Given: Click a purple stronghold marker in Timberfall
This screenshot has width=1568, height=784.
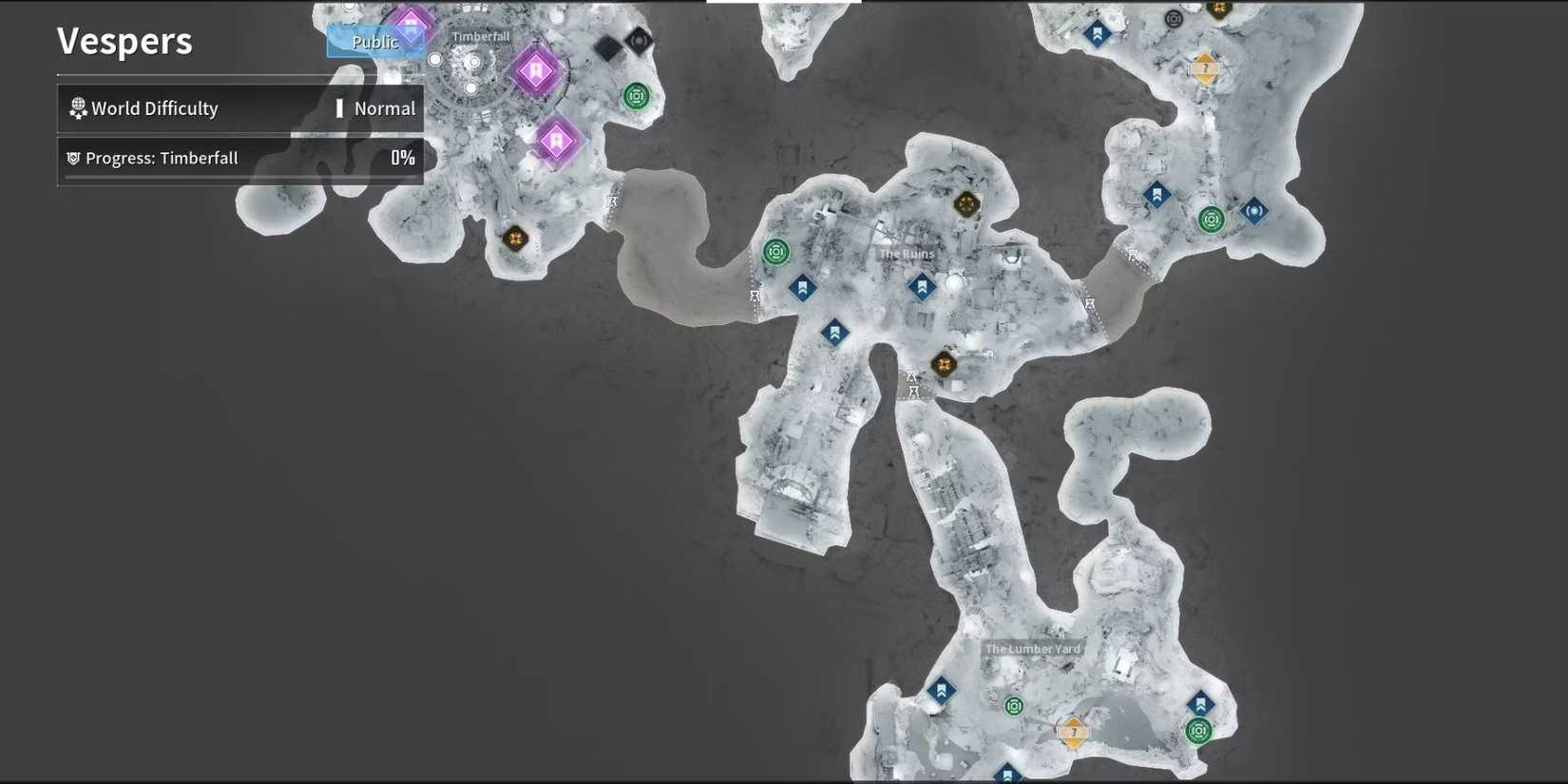Looking at the screenshot, I should [x=537, y=71].
